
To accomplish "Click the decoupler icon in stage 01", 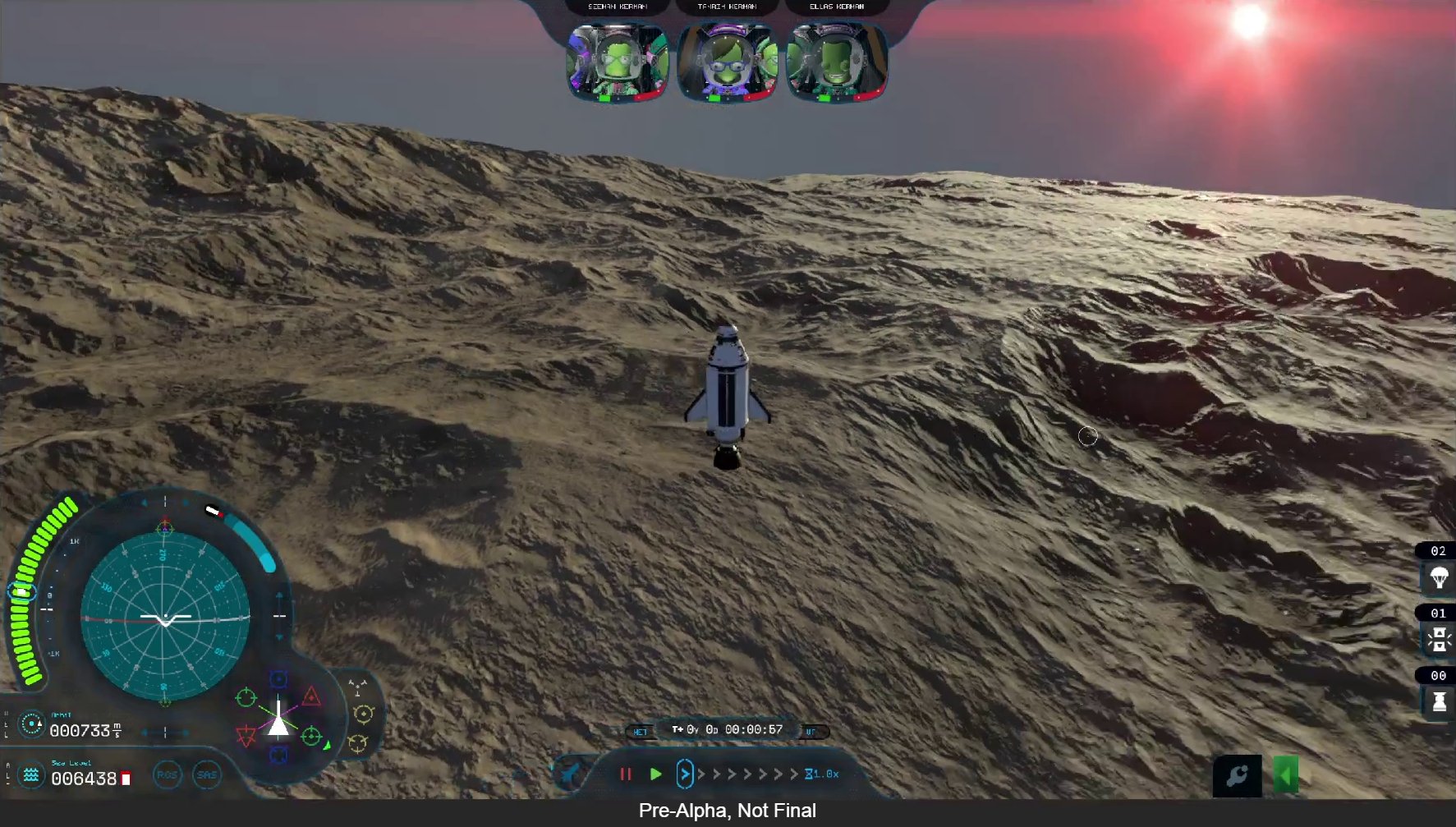I will (1440, 637).
